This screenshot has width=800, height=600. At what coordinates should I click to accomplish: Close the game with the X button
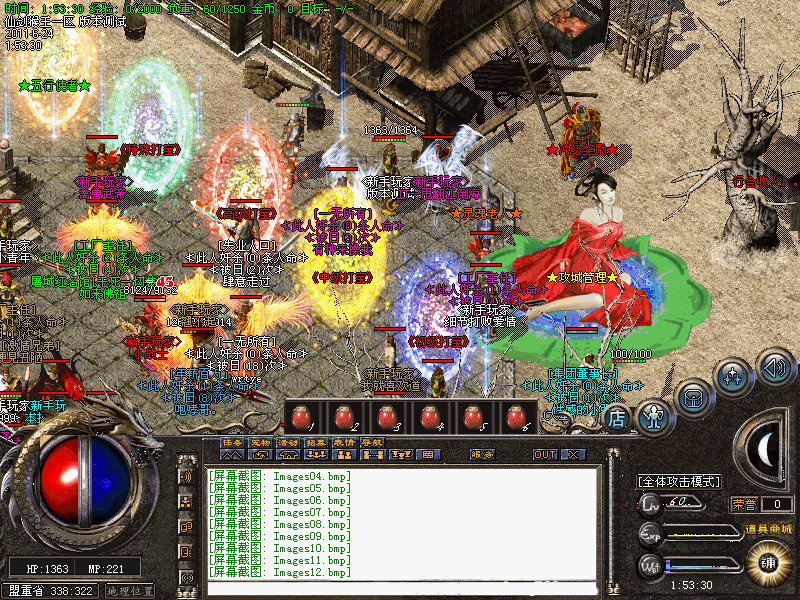click(572, 454)
